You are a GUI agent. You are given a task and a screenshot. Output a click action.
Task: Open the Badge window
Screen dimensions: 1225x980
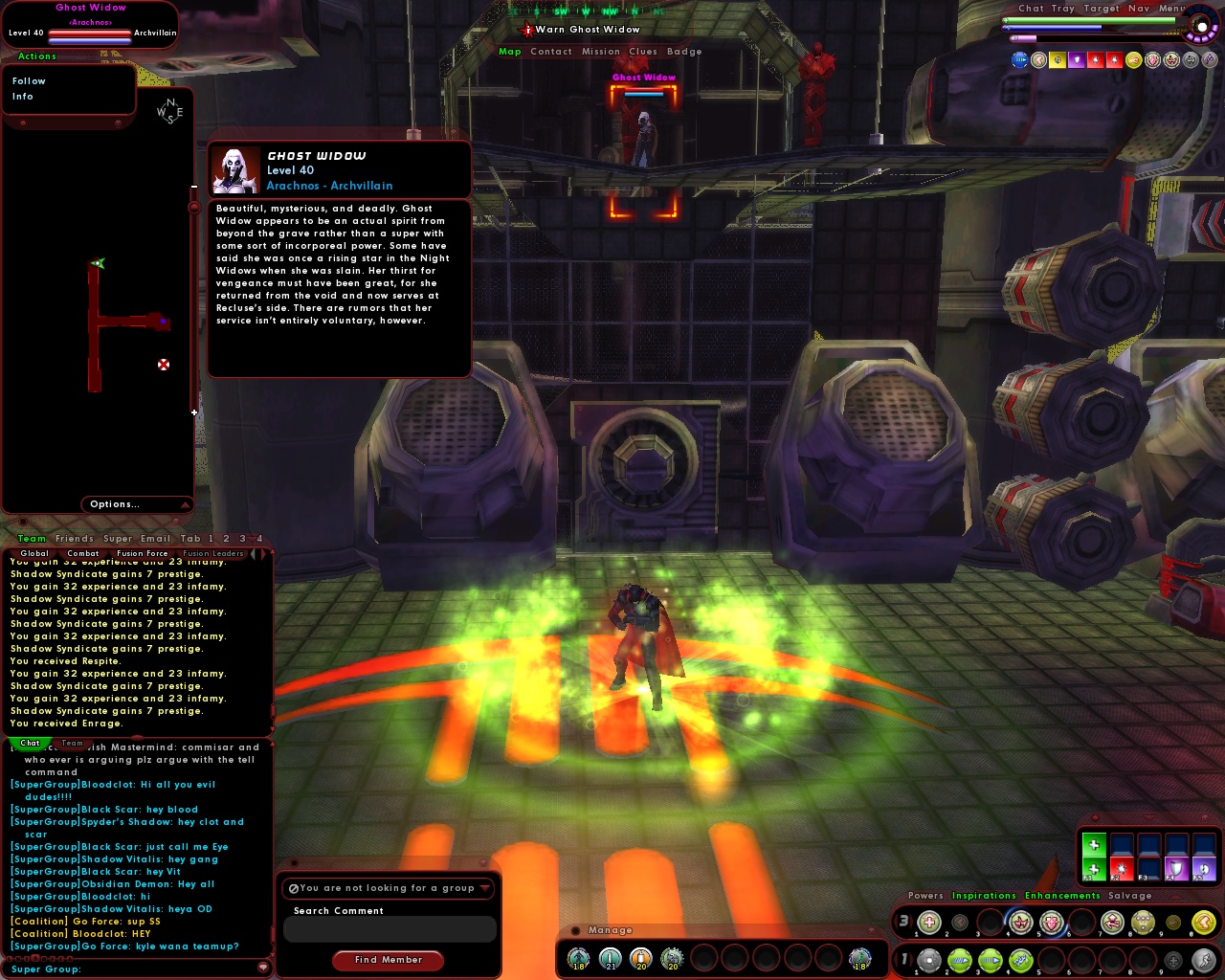click(x=684, y=52)
